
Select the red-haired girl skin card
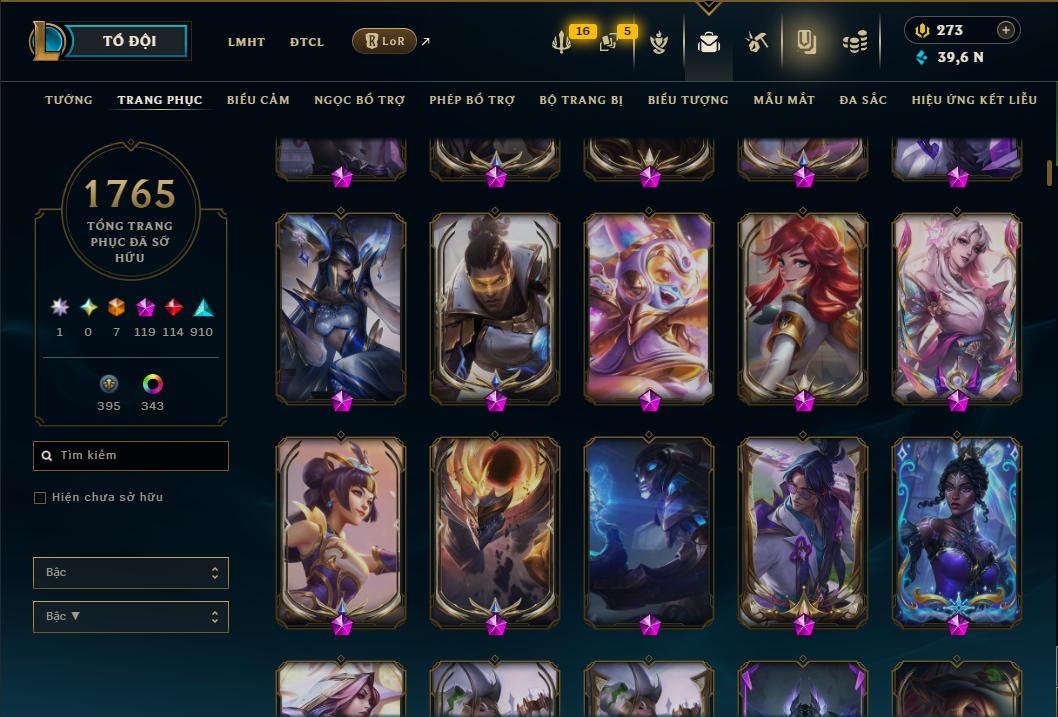[804, 308]
